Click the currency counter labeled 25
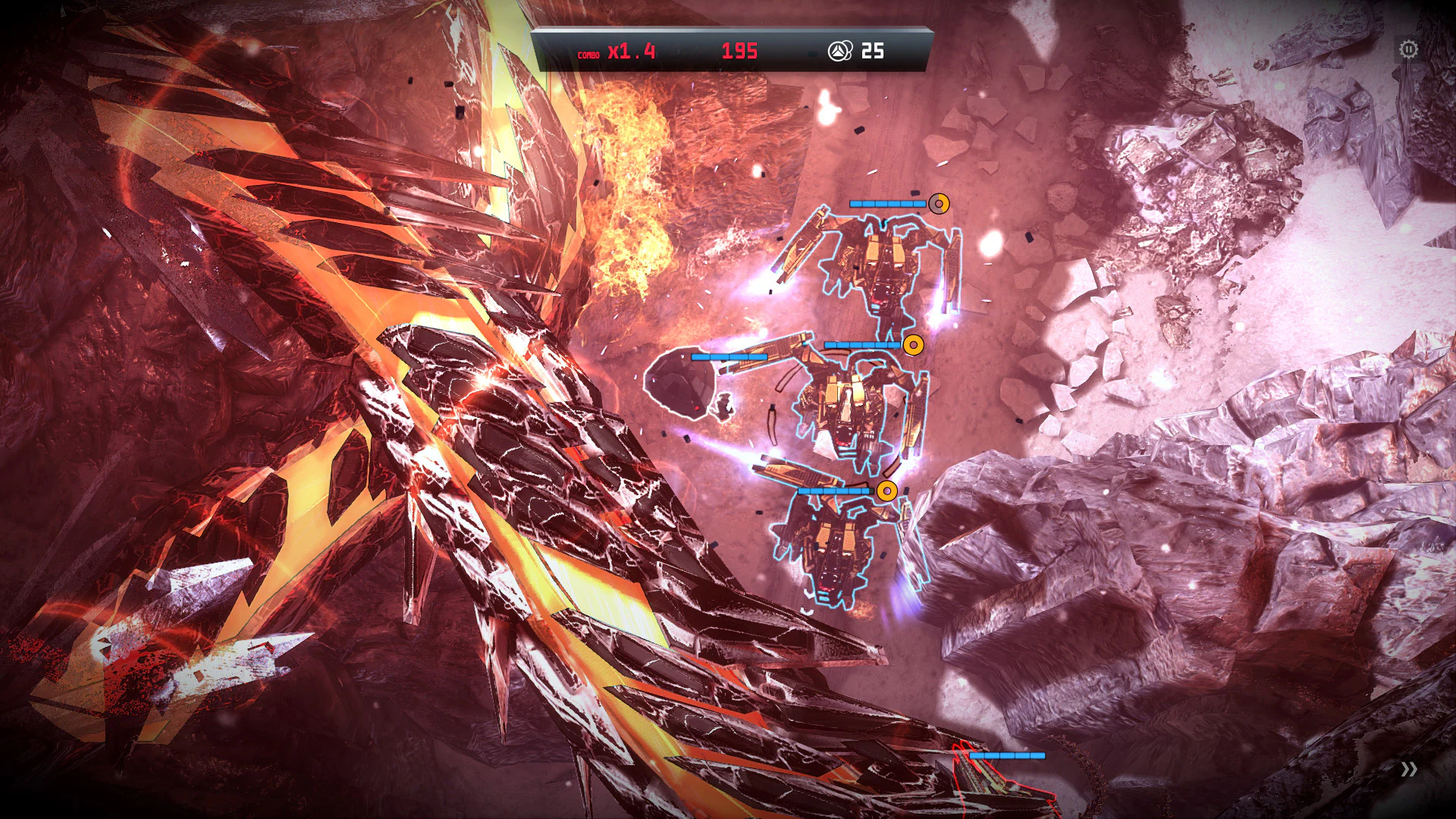The width and height of the screenshot is (1456, 819). pos(872,52)
